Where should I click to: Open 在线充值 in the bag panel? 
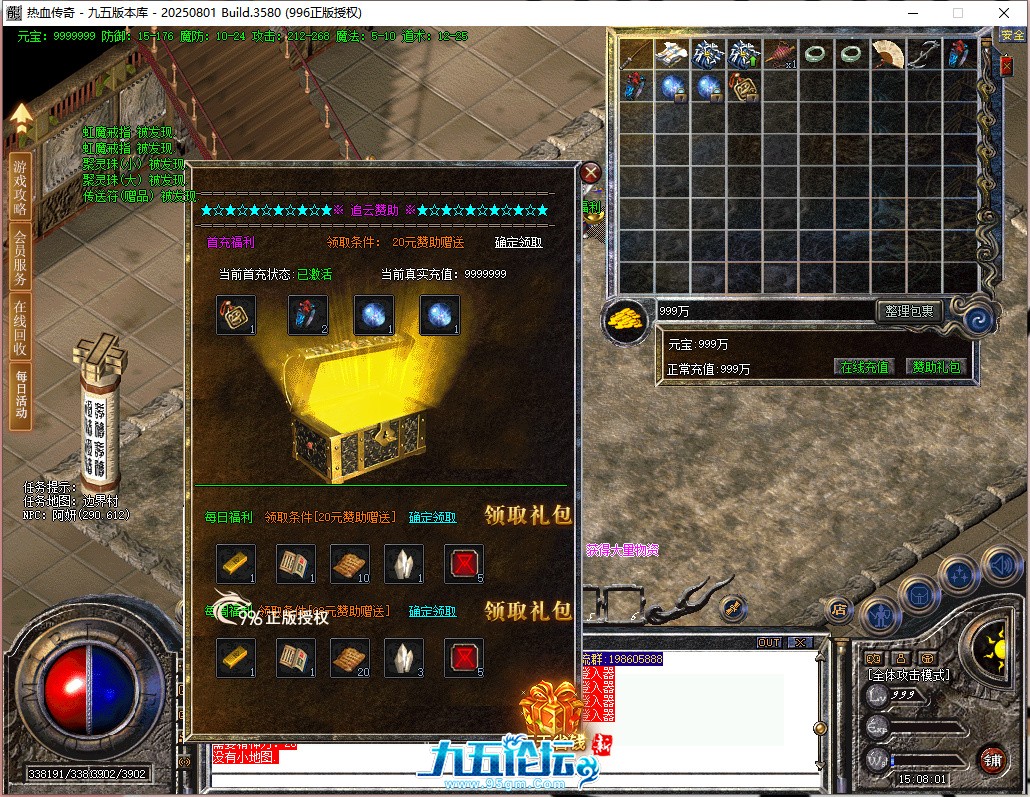point(864,367)
